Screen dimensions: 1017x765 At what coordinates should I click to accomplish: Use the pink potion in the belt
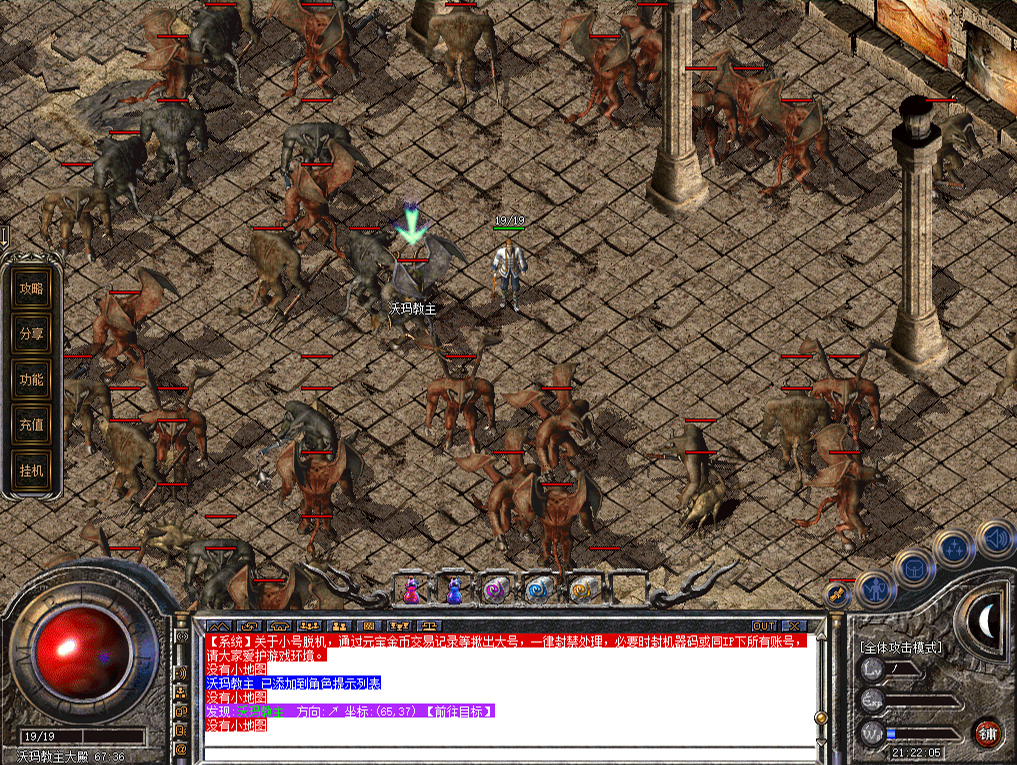tap(411, 590)
